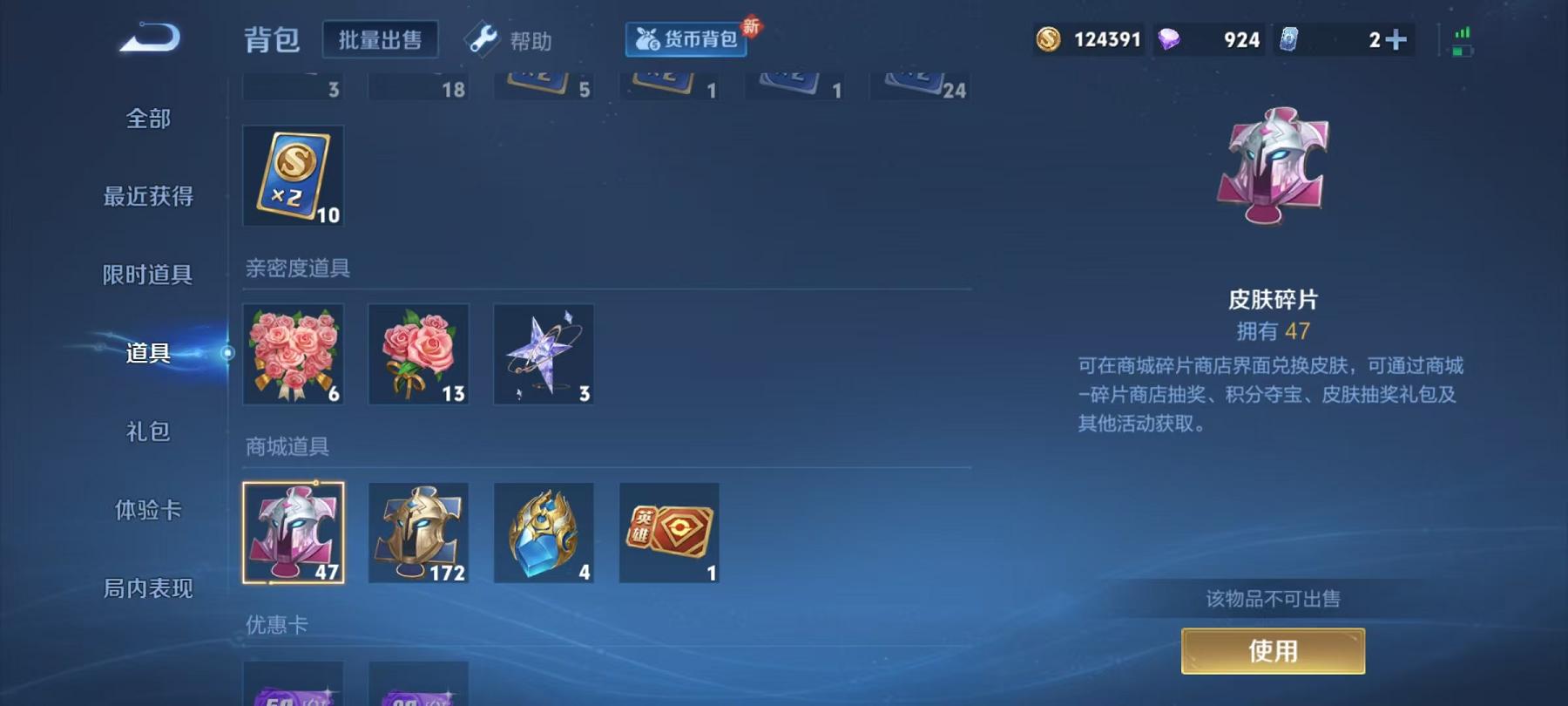
Task: Open the 货币背包 currency backpack
Action: click(x=687, y=38)
